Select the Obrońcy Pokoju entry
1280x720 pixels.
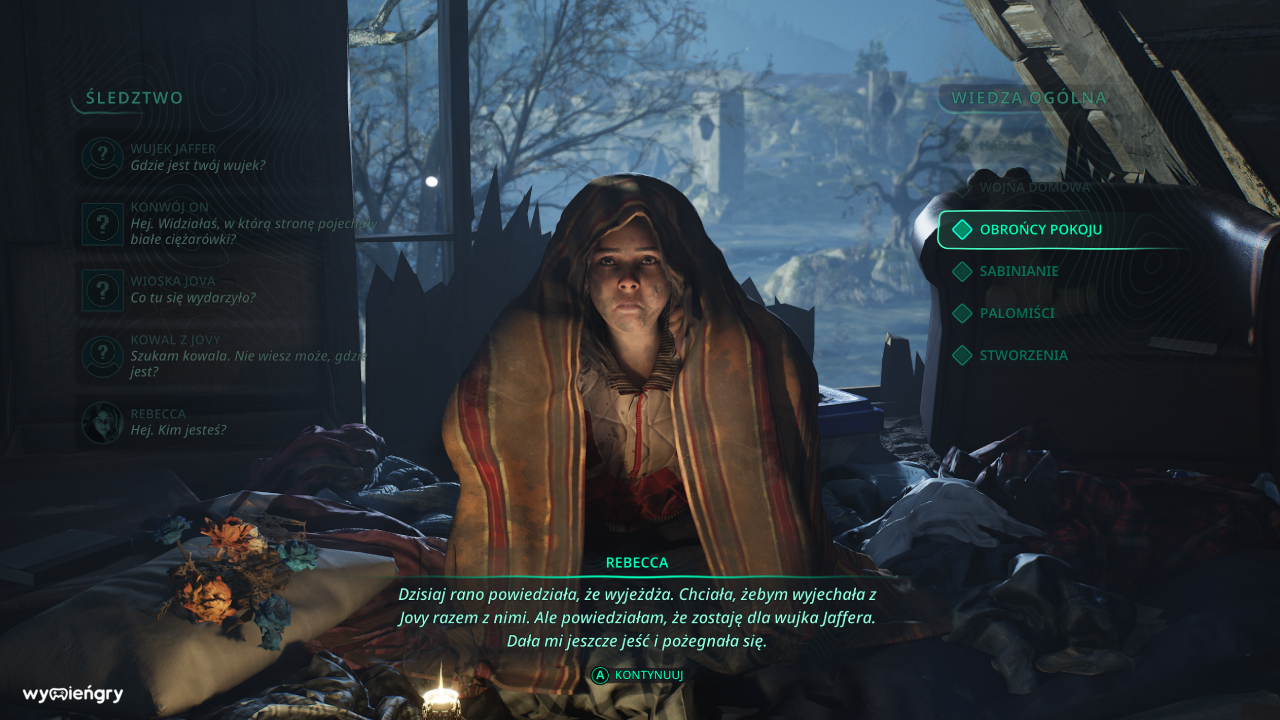[1040, 230]
